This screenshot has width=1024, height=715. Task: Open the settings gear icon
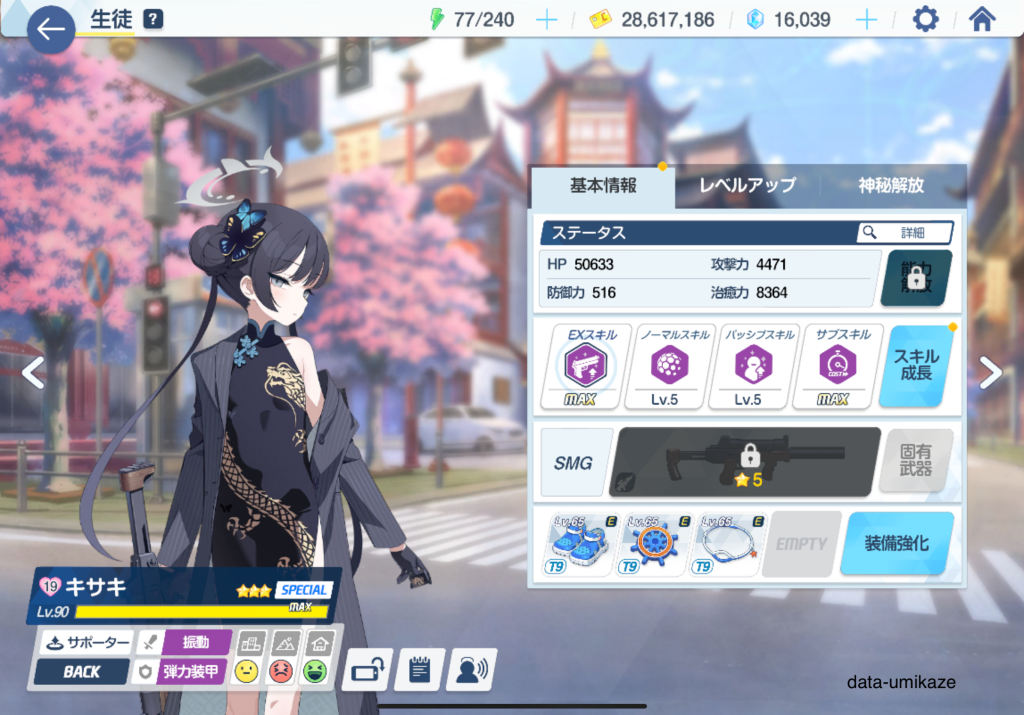click(x=926, y=20)
